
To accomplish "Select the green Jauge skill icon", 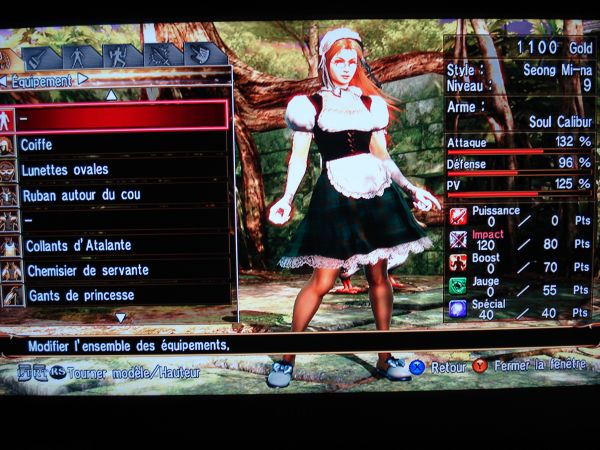I will point(458,286).
